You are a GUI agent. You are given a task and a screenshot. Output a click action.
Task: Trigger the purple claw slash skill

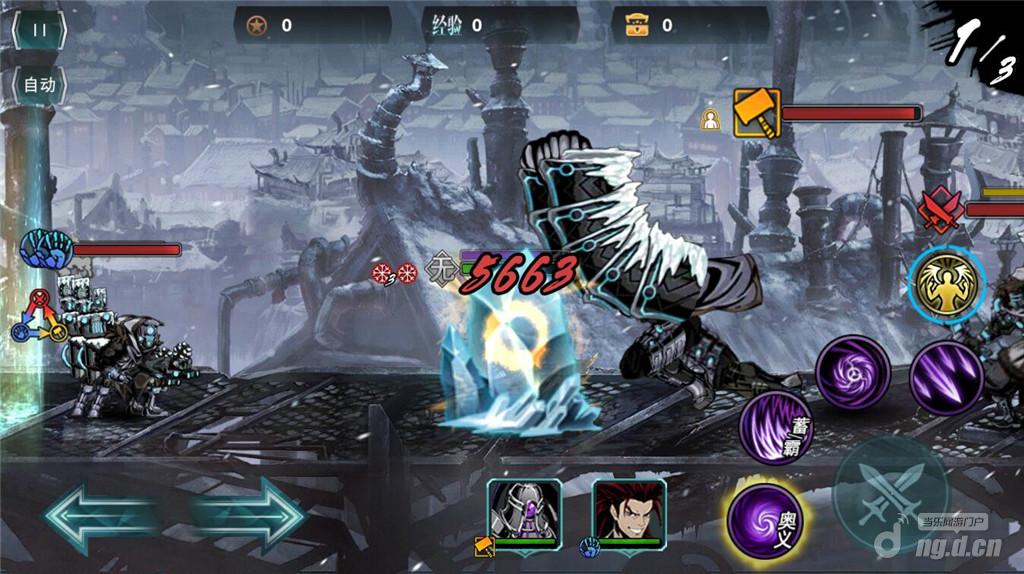pos(946,377)
